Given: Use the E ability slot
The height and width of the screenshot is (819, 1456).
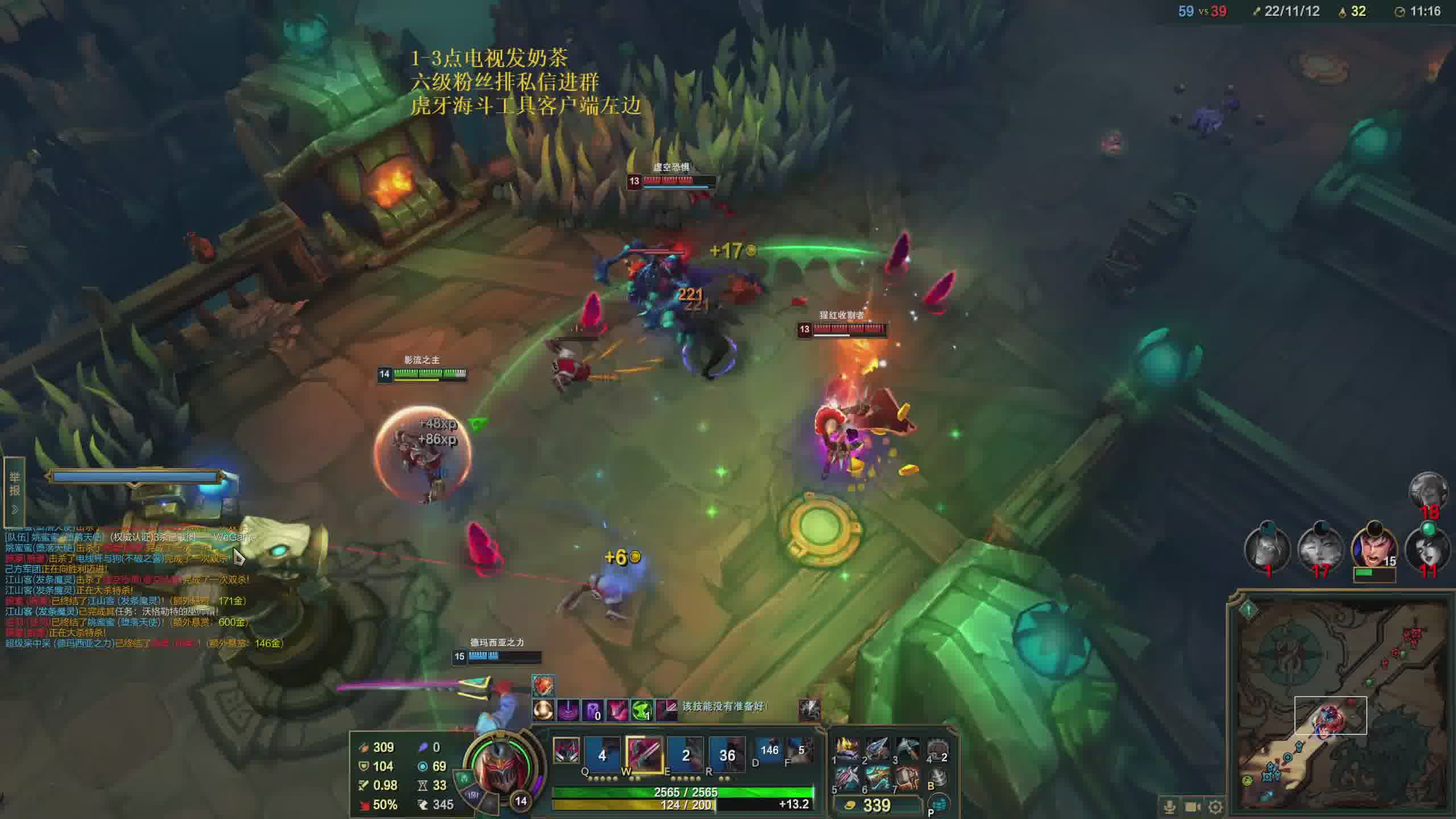Looking at the screenshot, I should pyautogui.click(x=685, y=755).
